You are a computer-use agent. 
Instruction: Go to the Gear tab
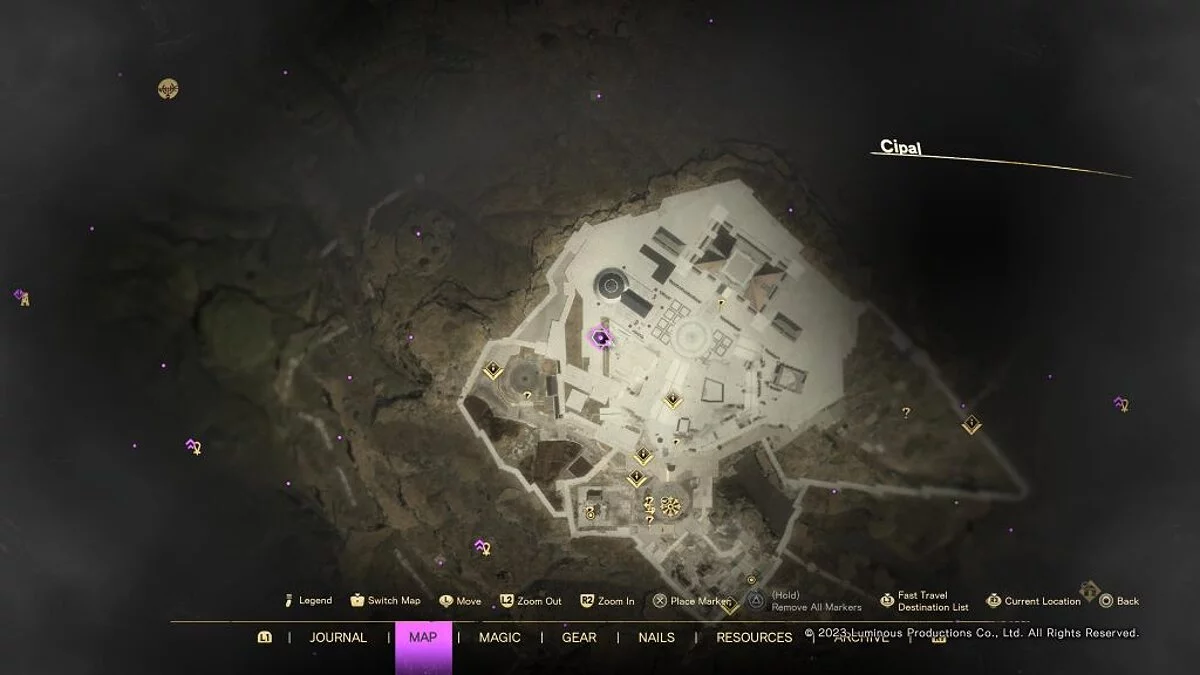coord(579,637)
